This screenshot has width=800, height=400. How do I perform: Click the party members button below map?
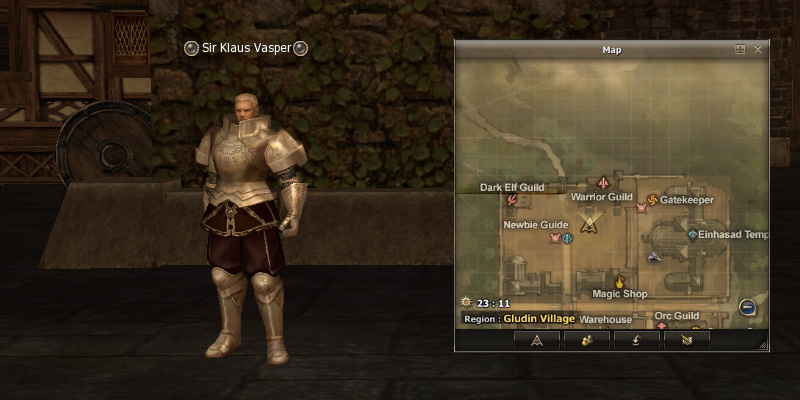[x=587, y=339]
